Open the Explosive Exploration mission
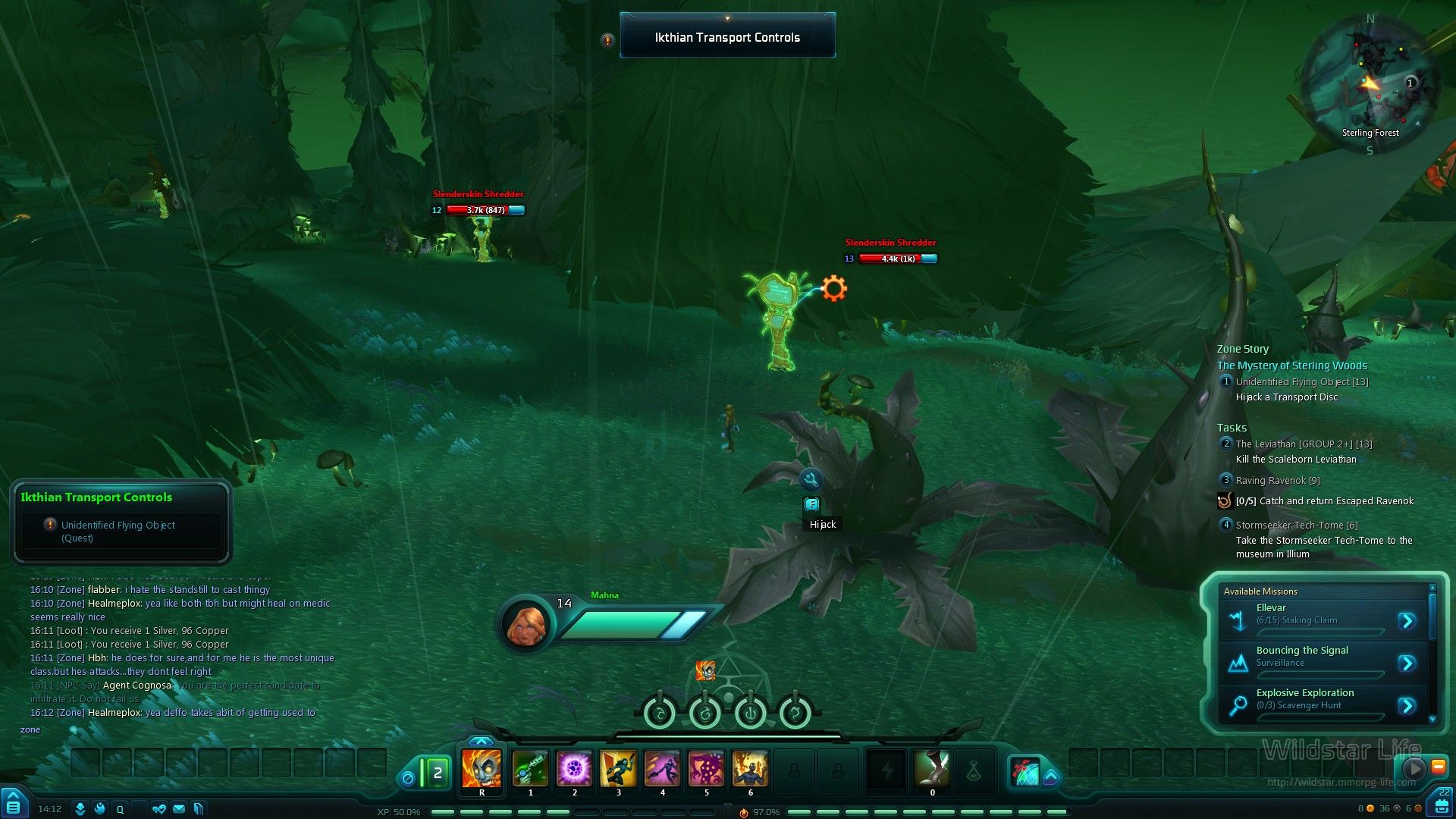The image size is (1456, 819). [1407, 706]
